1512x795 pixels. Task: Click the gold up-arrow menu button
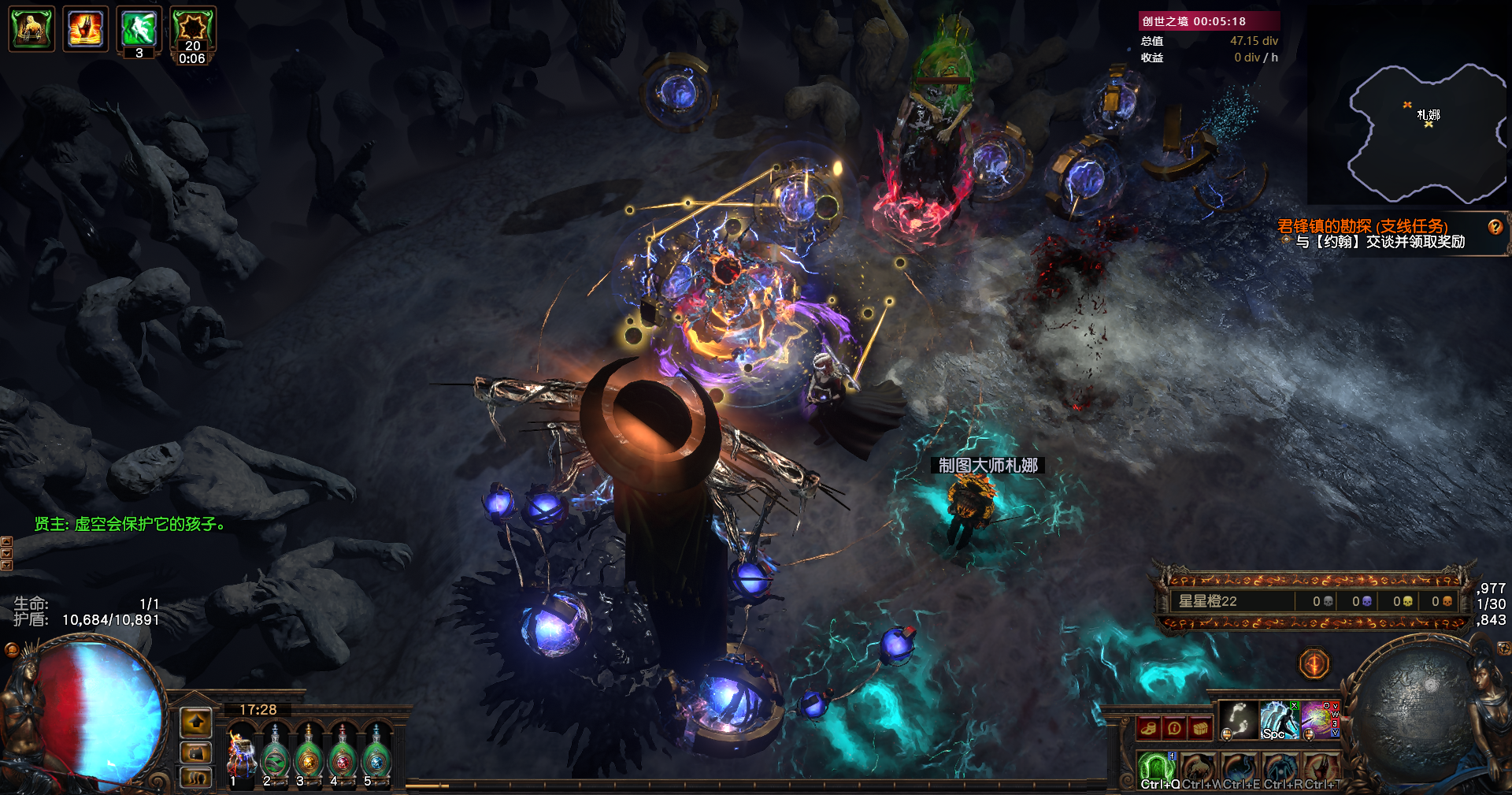(x=196, y=721)
